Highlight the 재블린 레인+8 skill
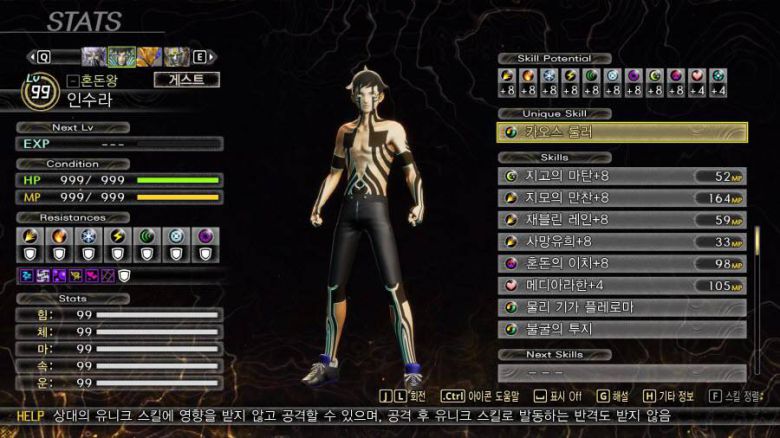This screenshot has height=438, width=780. point(622,220)
